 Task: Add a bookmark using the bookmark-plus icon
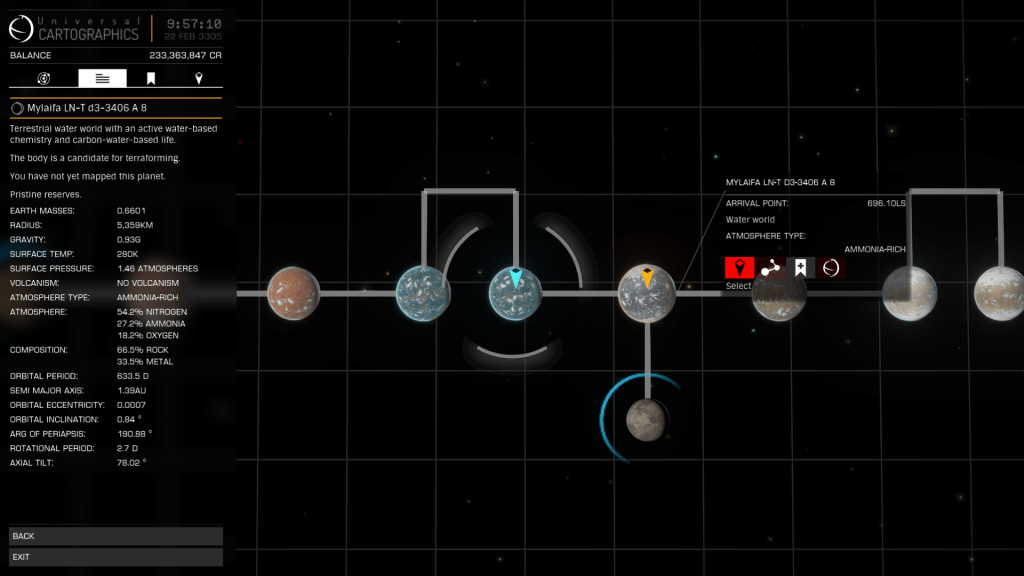[x=800, y=267]
